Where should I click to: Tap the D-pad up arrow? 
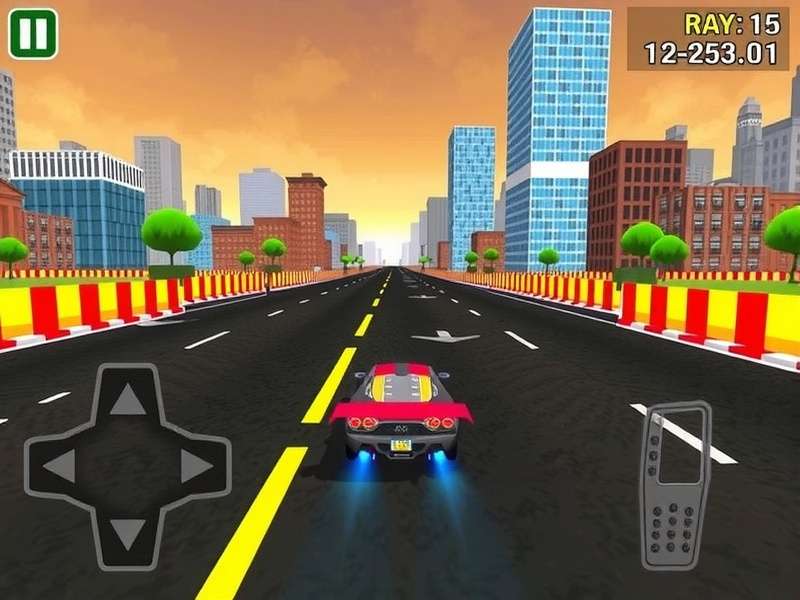coord(127,401)
